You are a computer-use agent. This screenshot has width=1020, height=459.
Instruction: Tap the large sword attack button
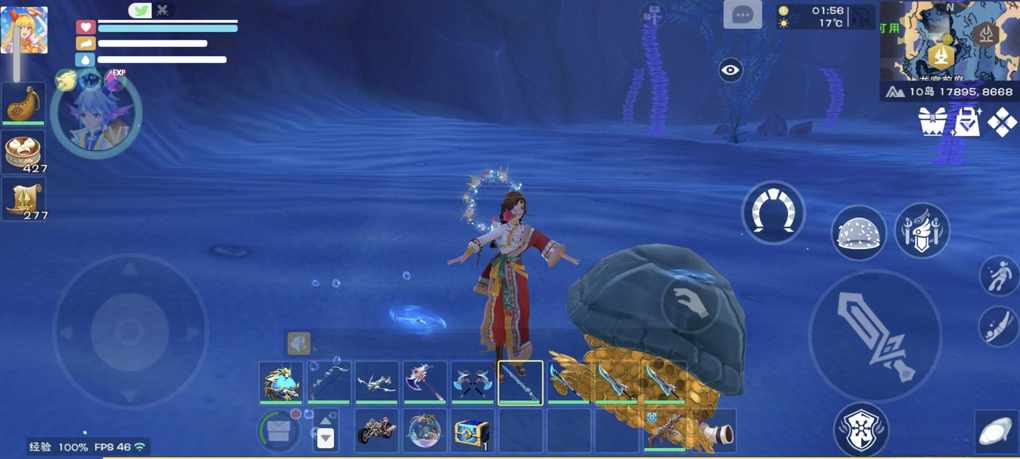(x=874, y=336)
